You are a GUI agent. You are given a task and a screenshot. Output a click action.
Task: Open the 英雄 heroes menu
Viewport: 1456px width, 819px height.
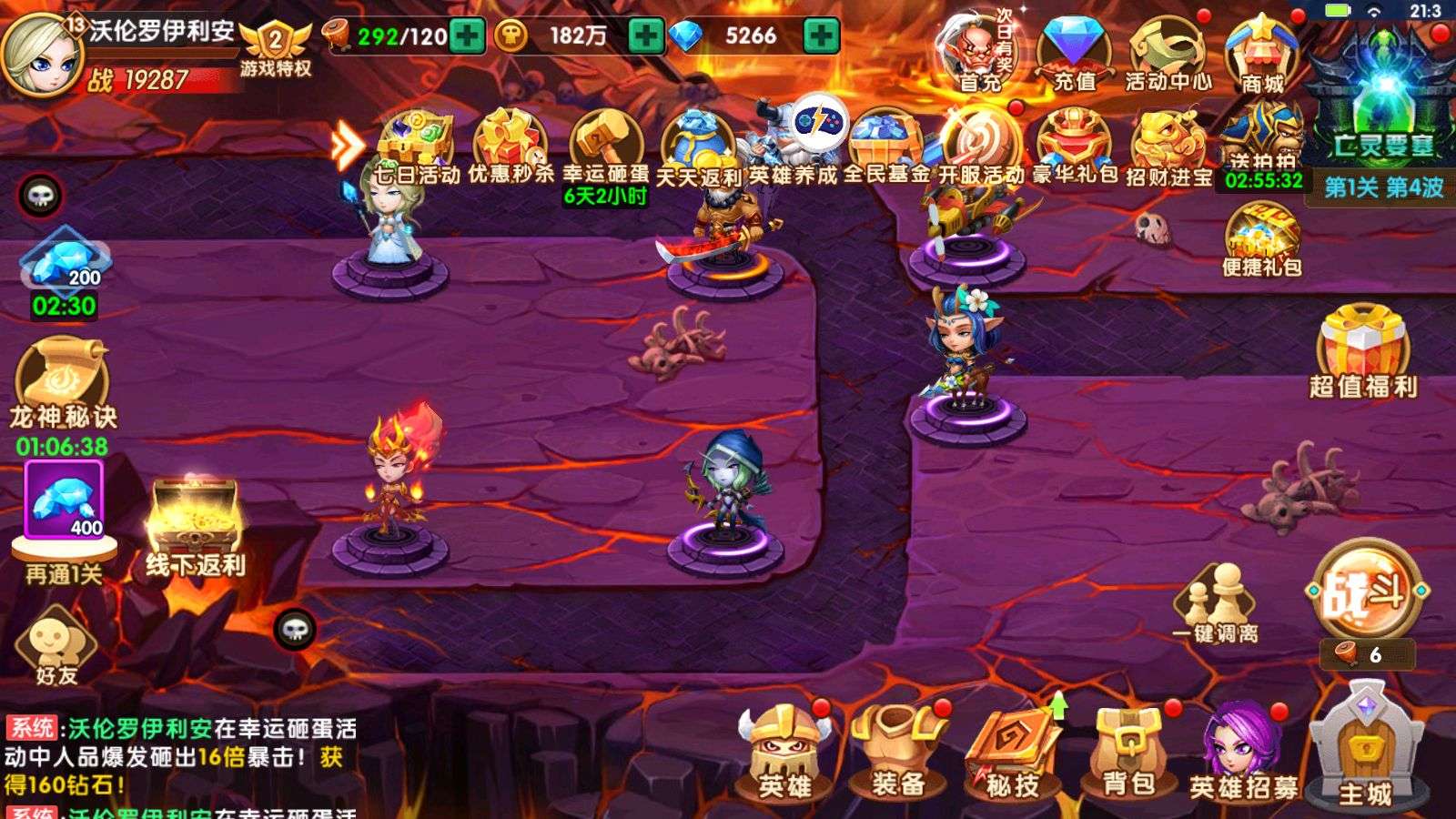click(x=784, y=754)
